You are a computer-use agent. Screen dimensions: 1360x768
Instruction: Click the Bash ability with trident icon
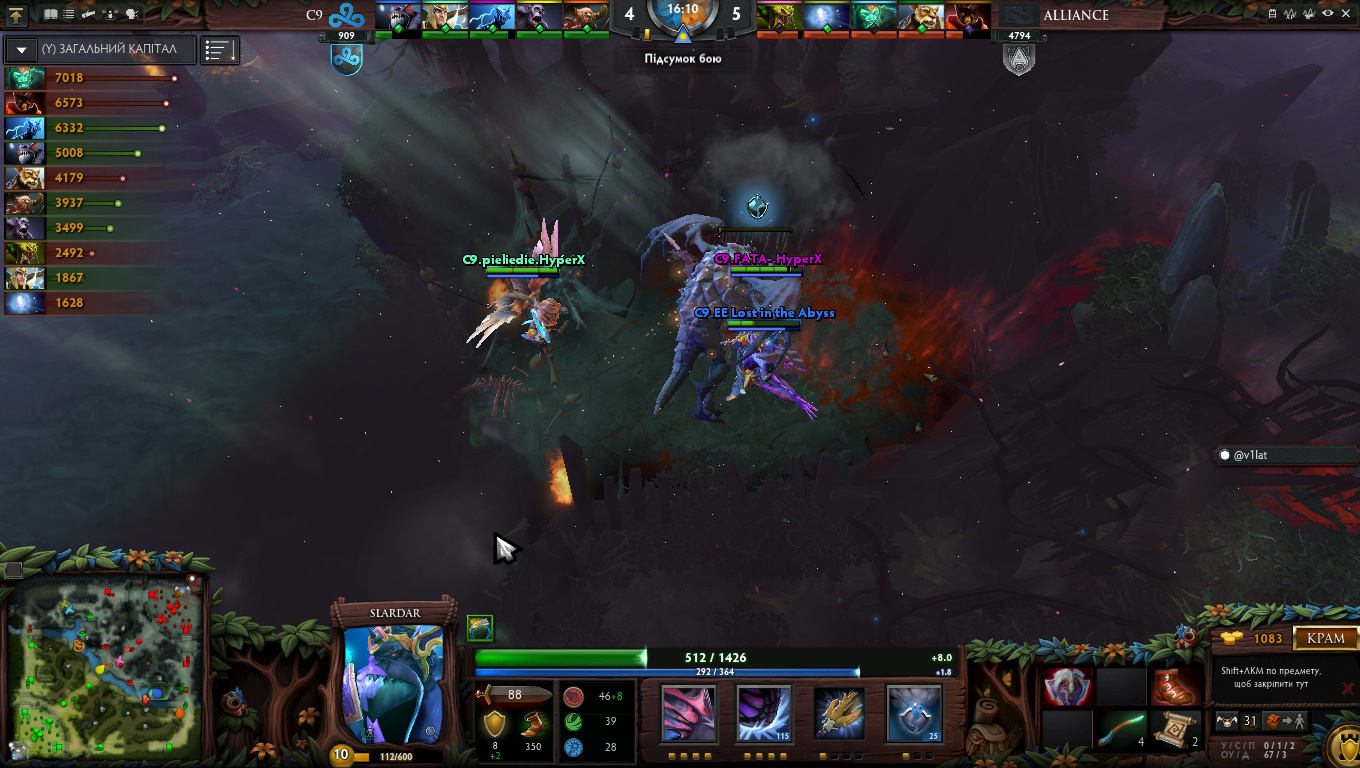point(839,713)
